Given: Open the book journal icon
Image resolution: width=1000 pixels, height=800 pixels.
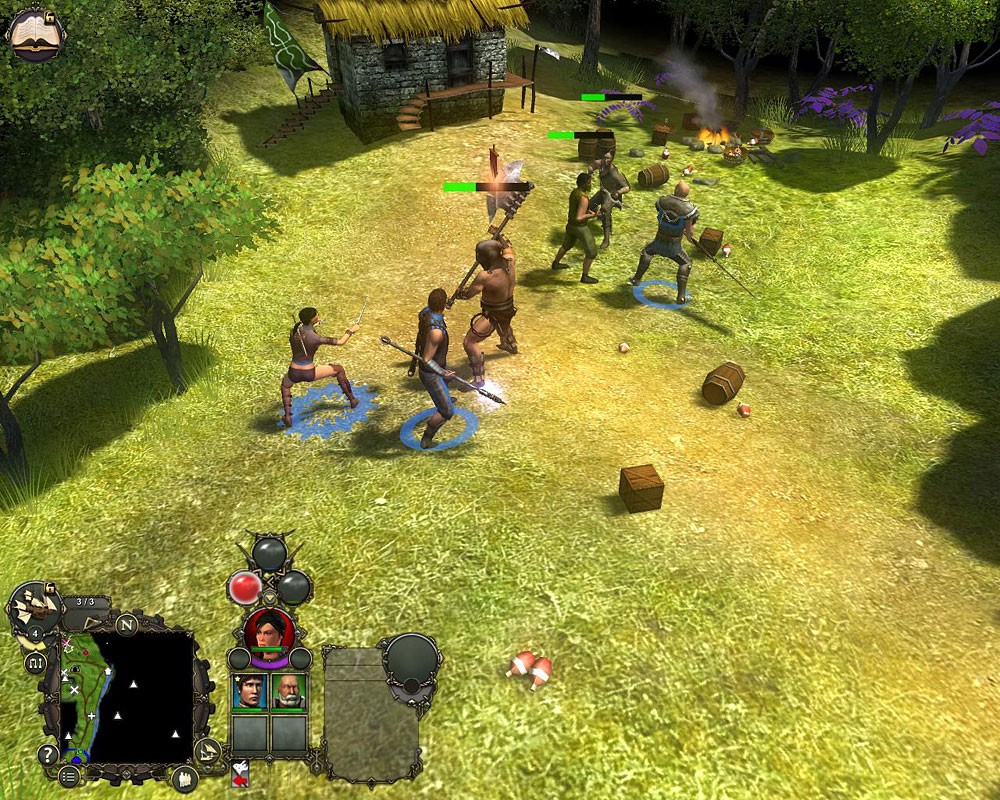Looking at the screenshot, I should (33, 34).
